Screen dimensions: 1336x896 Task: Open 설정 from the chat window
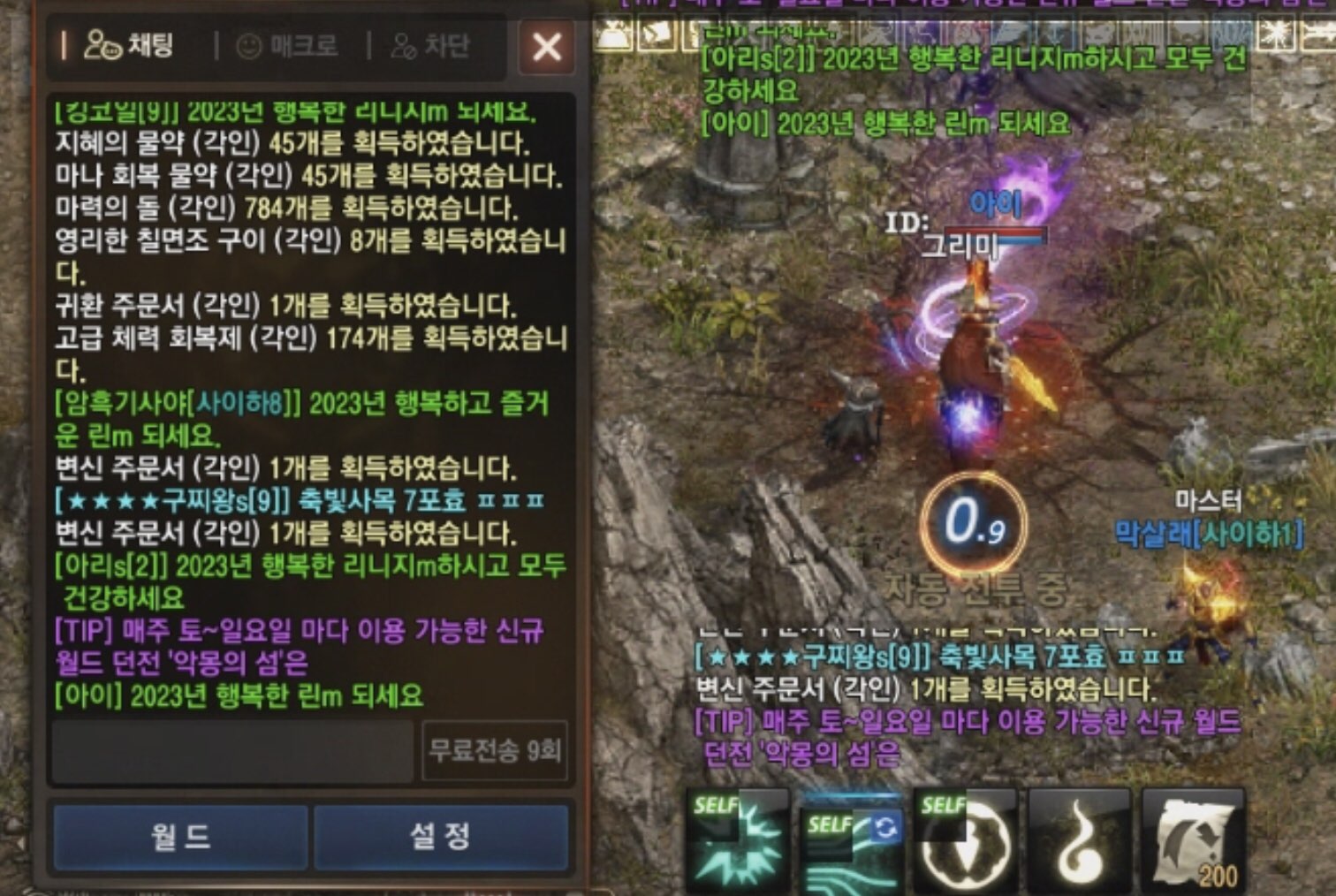click(x=439, y=837)
